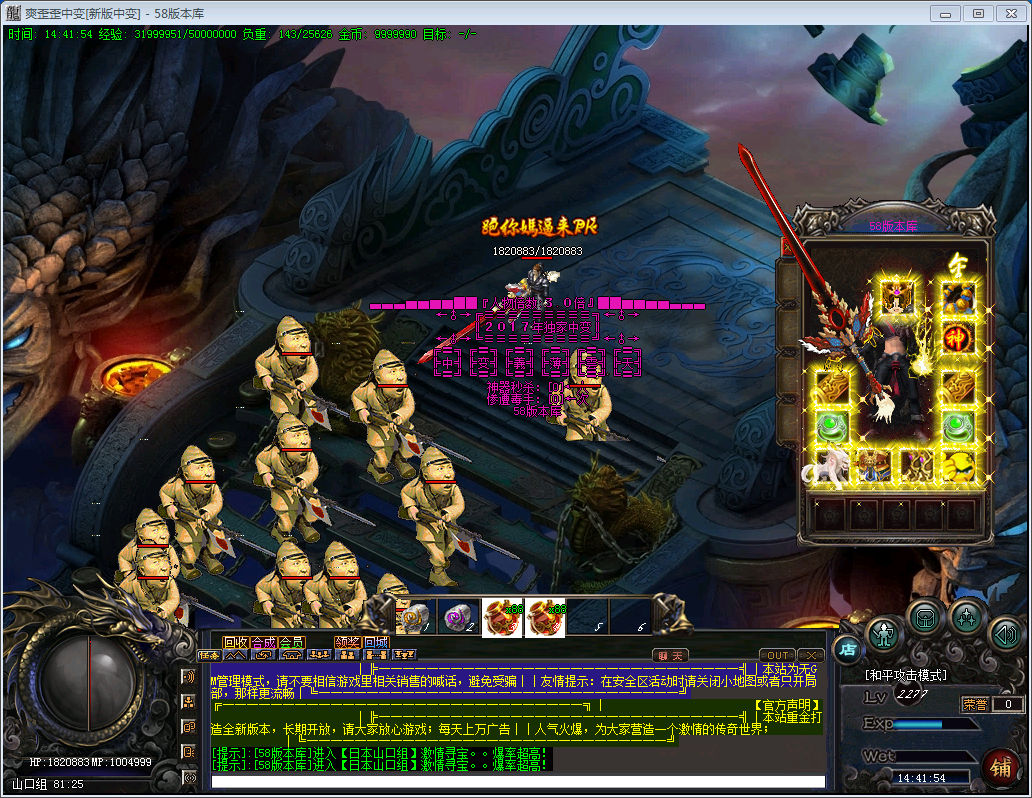Open the 会员 member panel

pos(291,642)
